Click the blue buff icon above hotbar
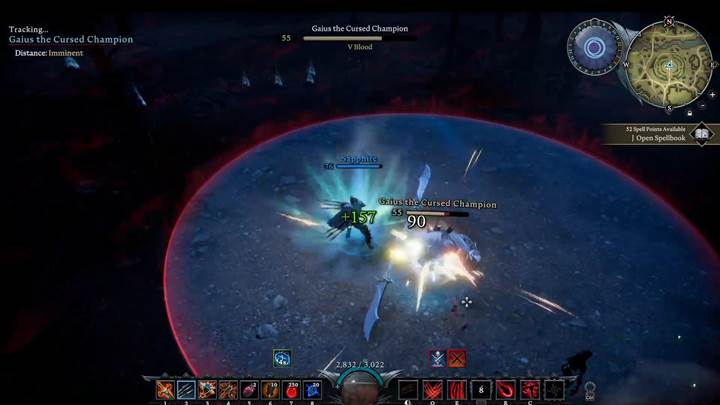Viewport: 720px width, 405px height. click(x=282, y=357)
